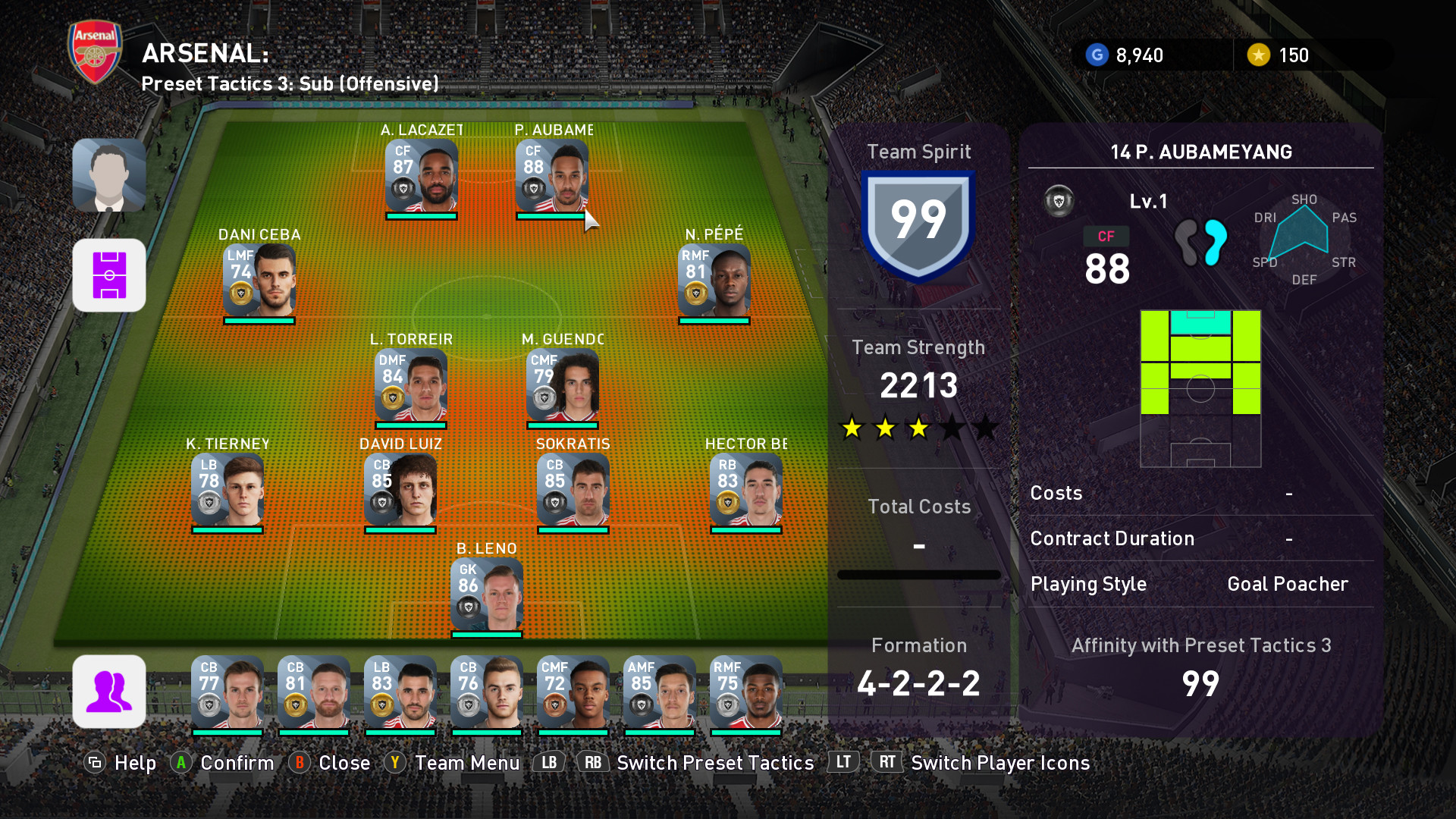Click the GP coin balance icon
Screen dimensions: 1456x819
click(x=1097, y=55)
